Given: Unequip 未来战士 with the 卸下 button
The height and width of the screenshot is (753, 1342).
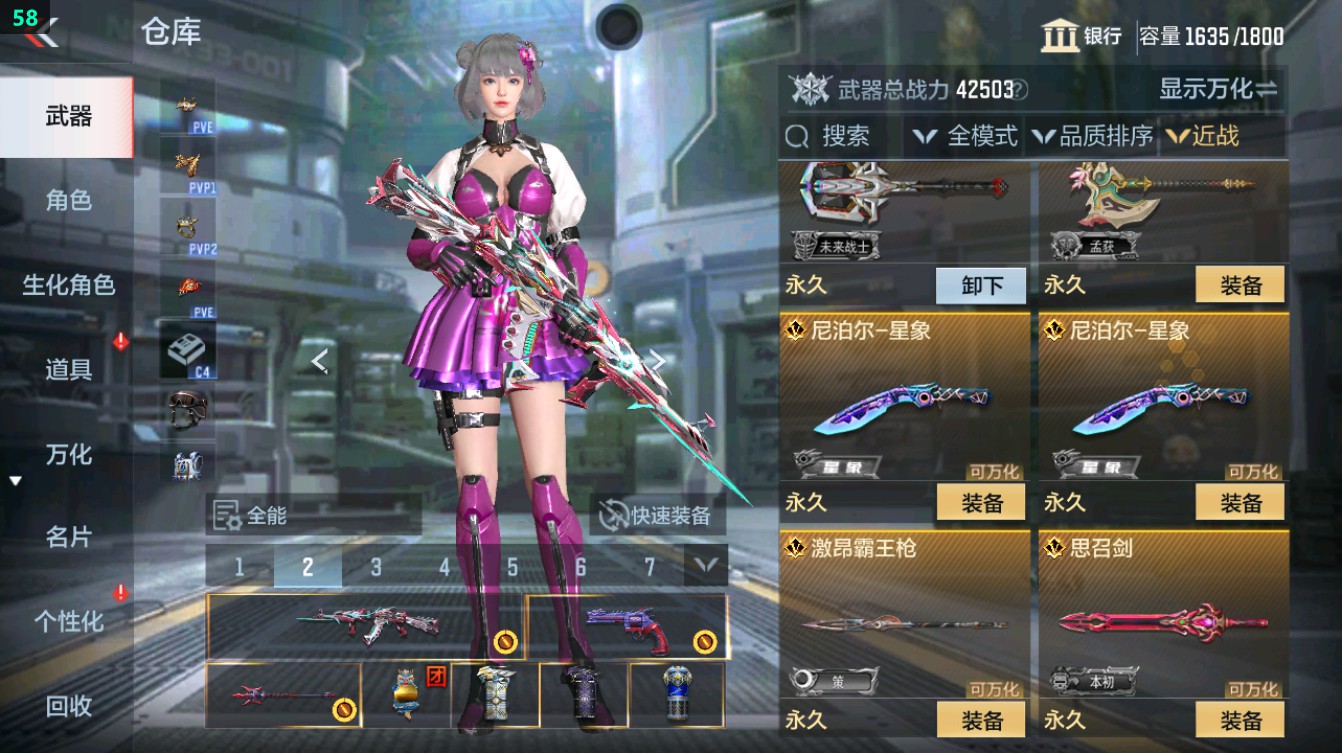Looking at the screenshot, I should [980, 286].
